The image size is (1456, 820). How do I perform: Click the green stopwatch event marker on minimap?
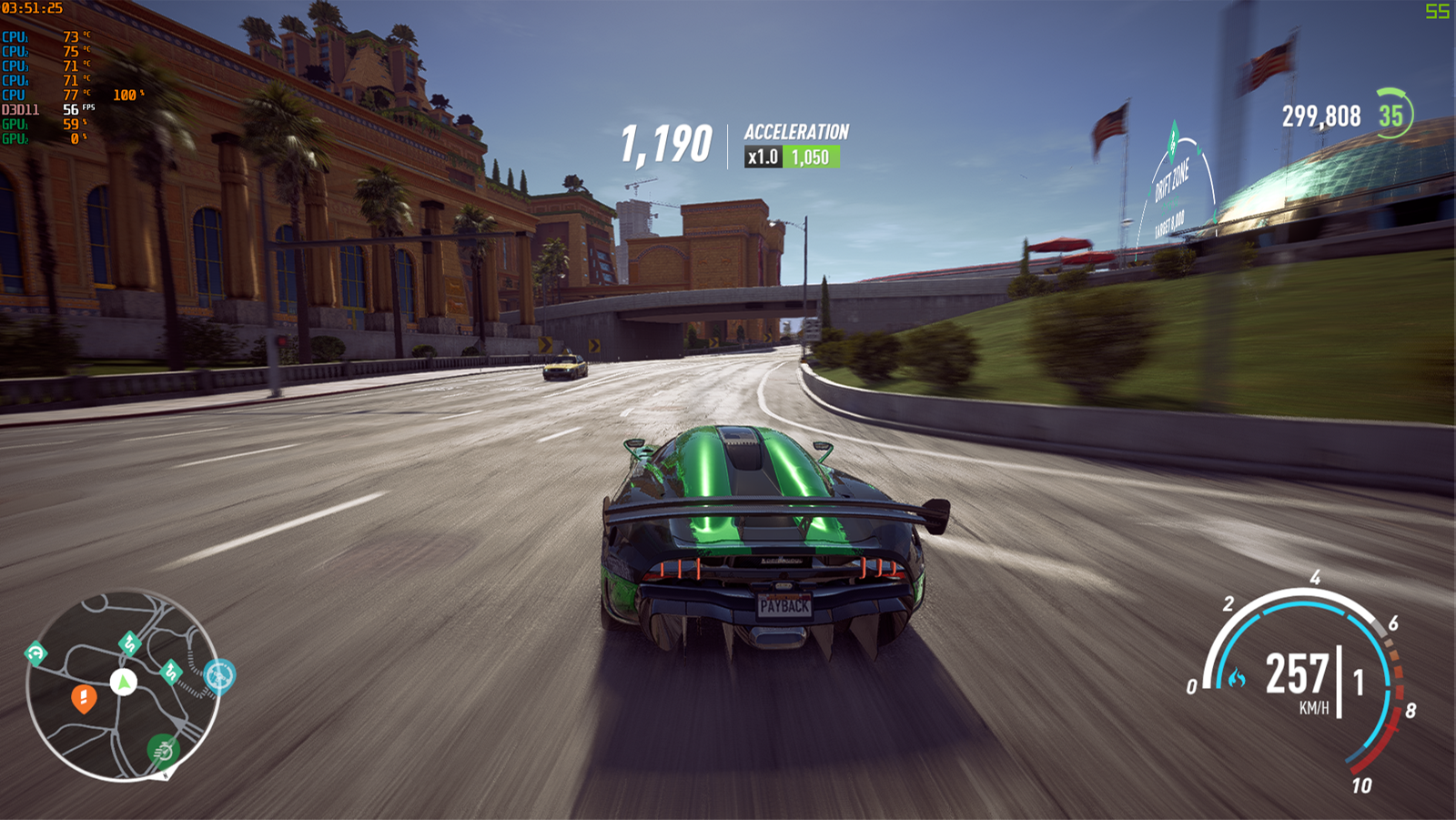[164, 750]
